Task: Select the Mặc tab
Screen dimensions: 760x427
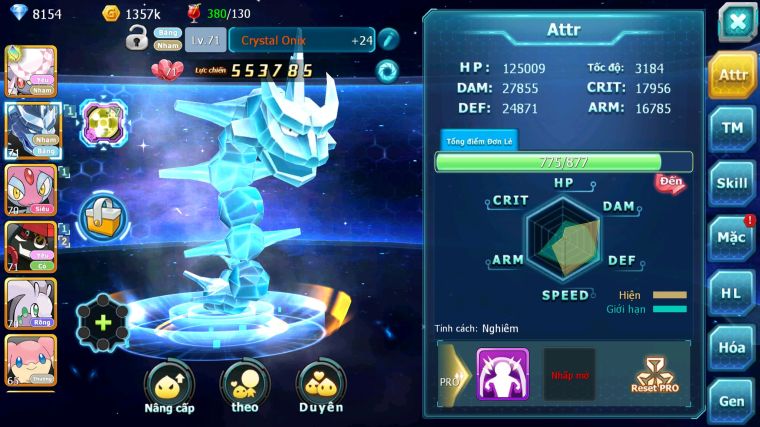Action: [732, 238]
